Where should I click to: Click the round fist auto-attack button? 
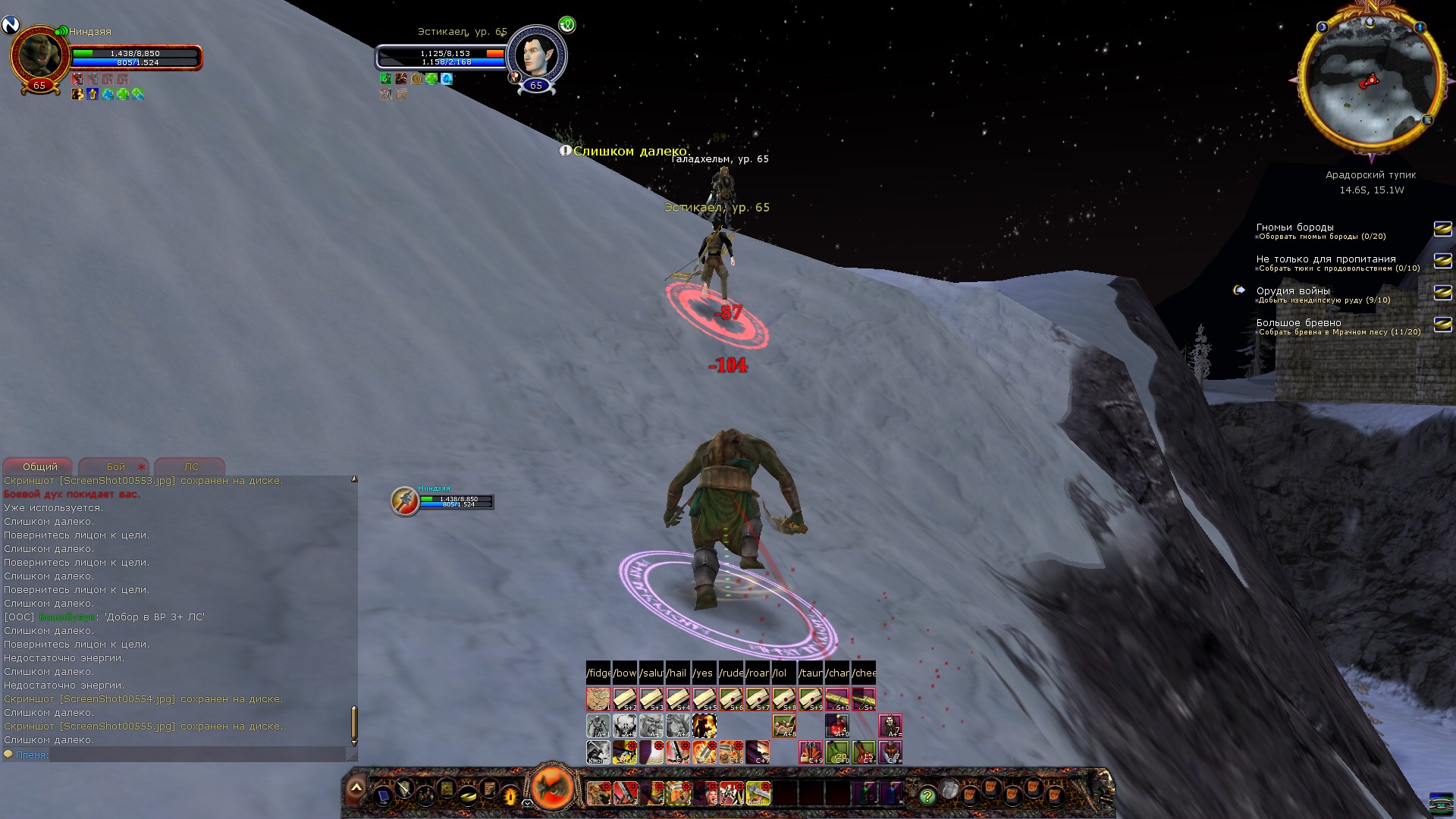tap(553, 787)
